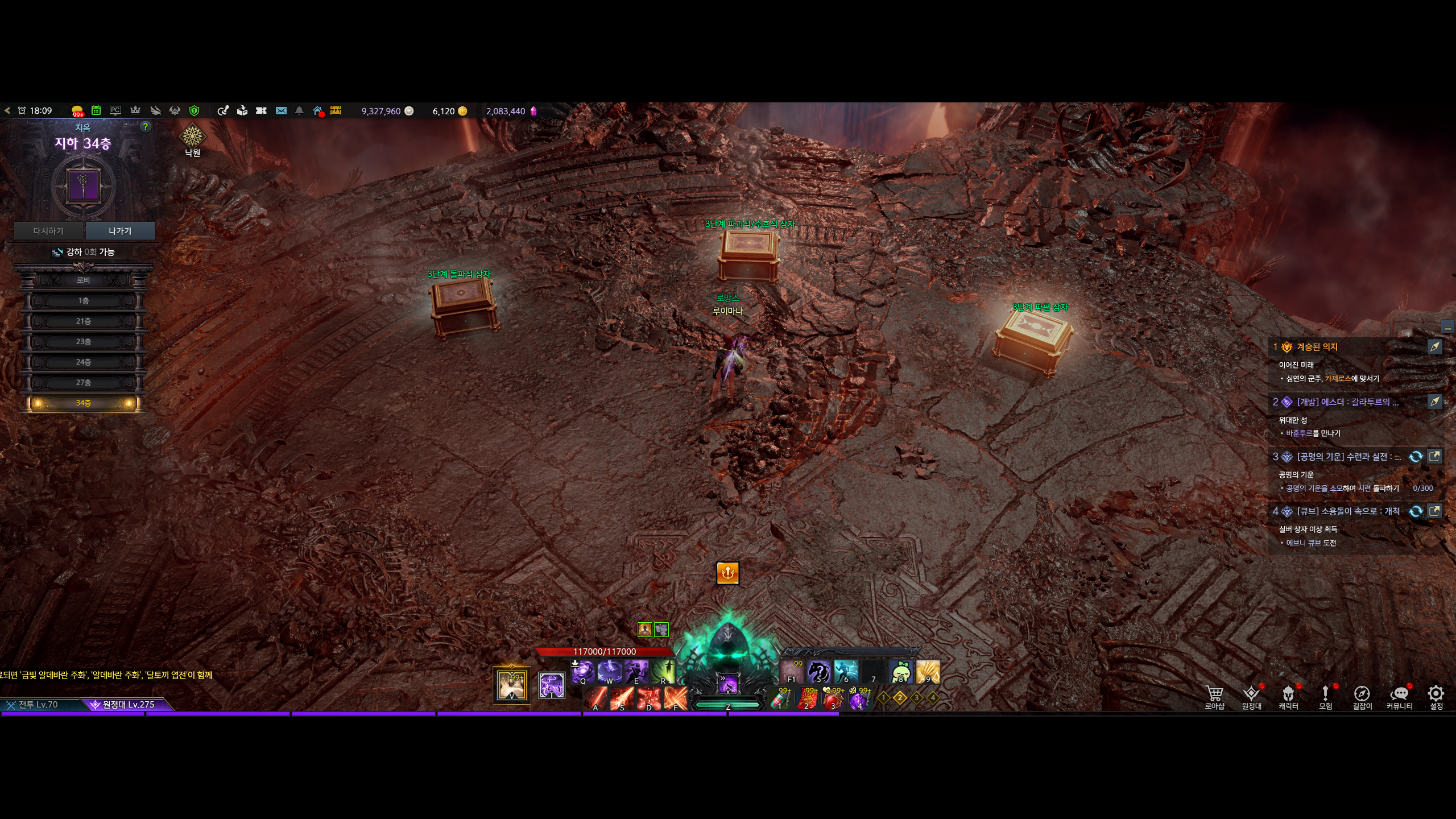Use the red potion in slot 3
1456x819 pixels.
tap(833, 698)
